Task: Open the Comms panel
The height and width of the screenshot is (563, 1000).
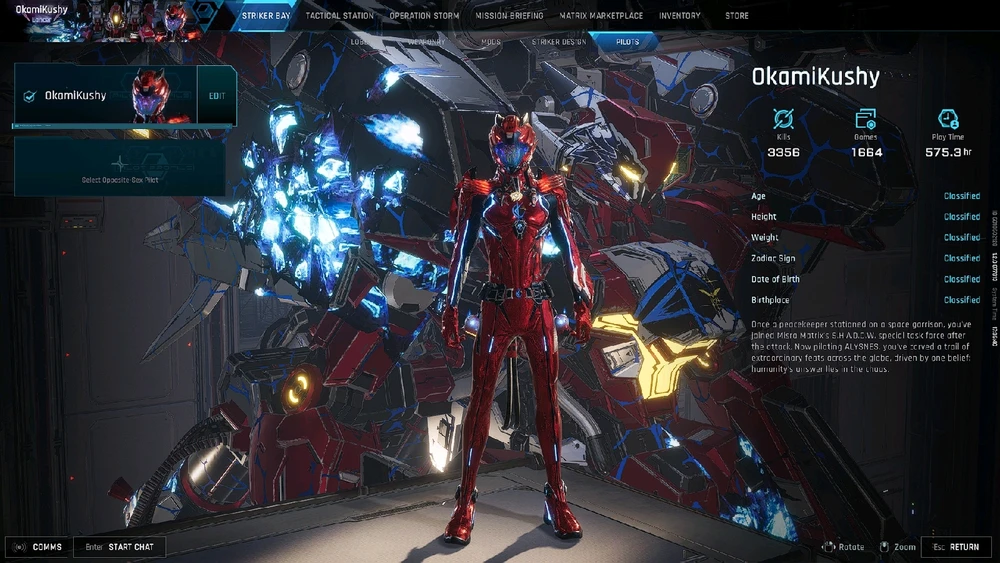Action: (x=39, y=547)
